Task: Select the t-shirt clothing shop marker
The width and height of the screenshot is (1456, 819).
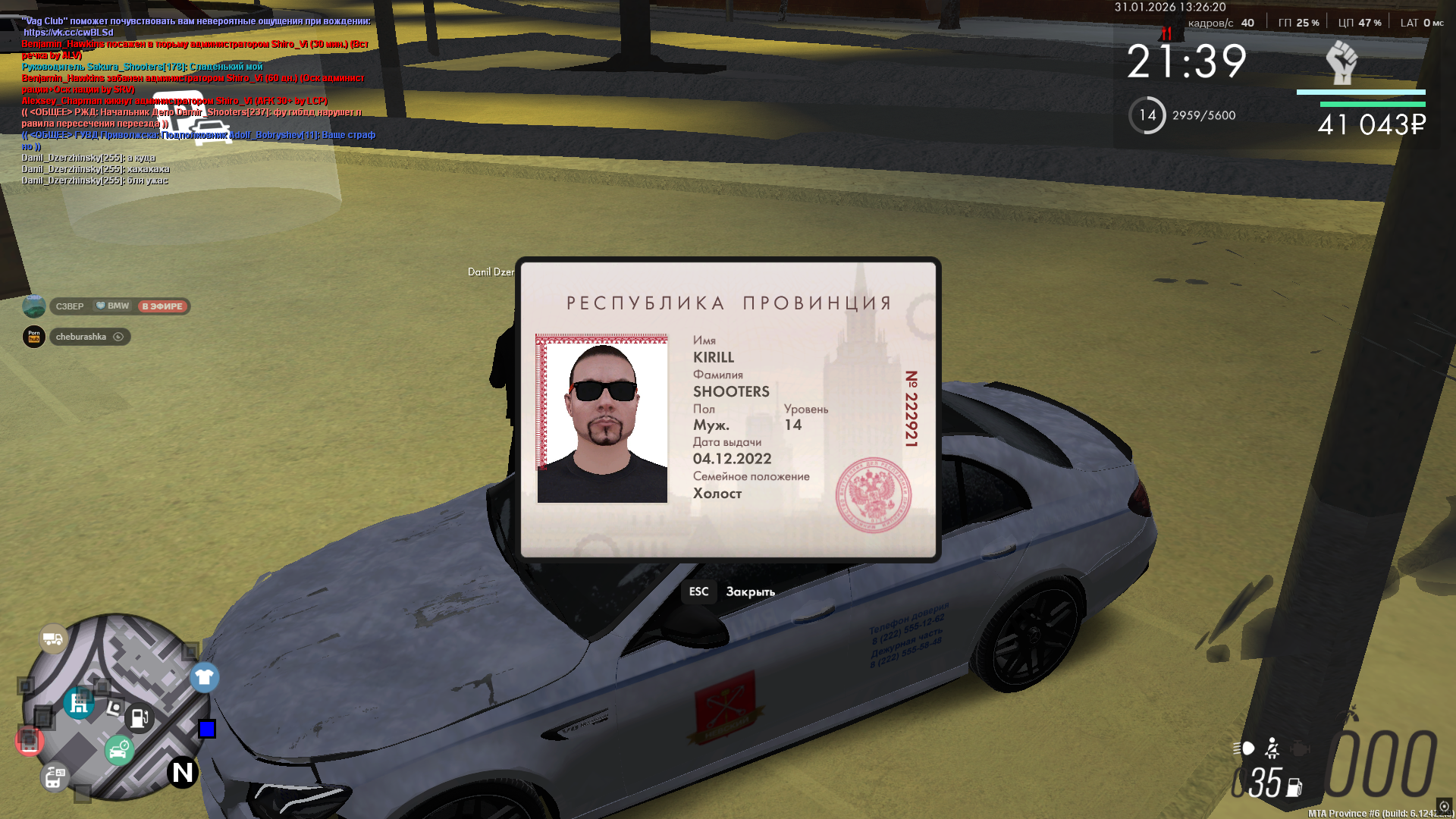Action: pos(204,677)
